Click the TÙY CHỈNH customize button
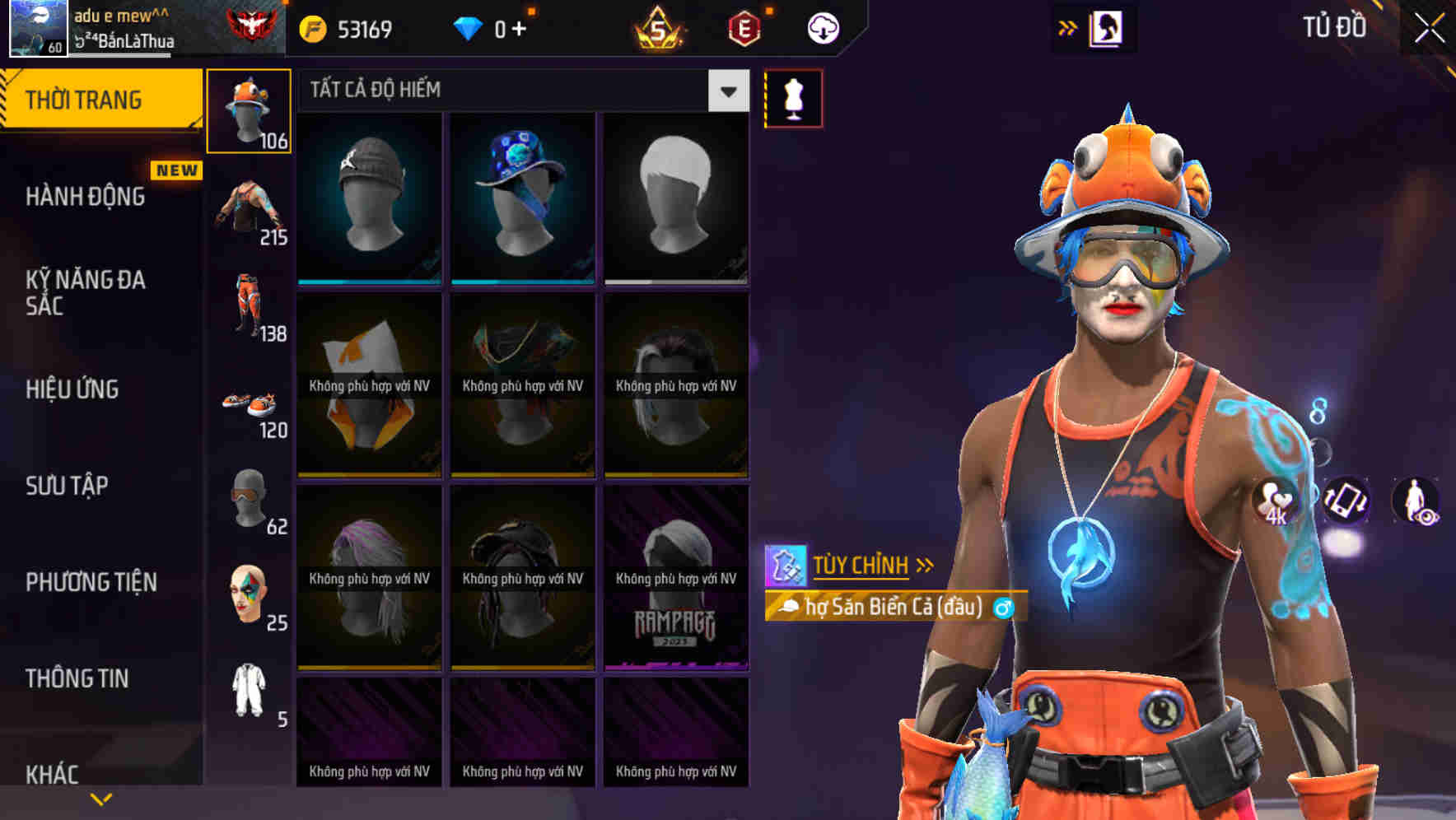1456x820 pixels. click(861, 565)
